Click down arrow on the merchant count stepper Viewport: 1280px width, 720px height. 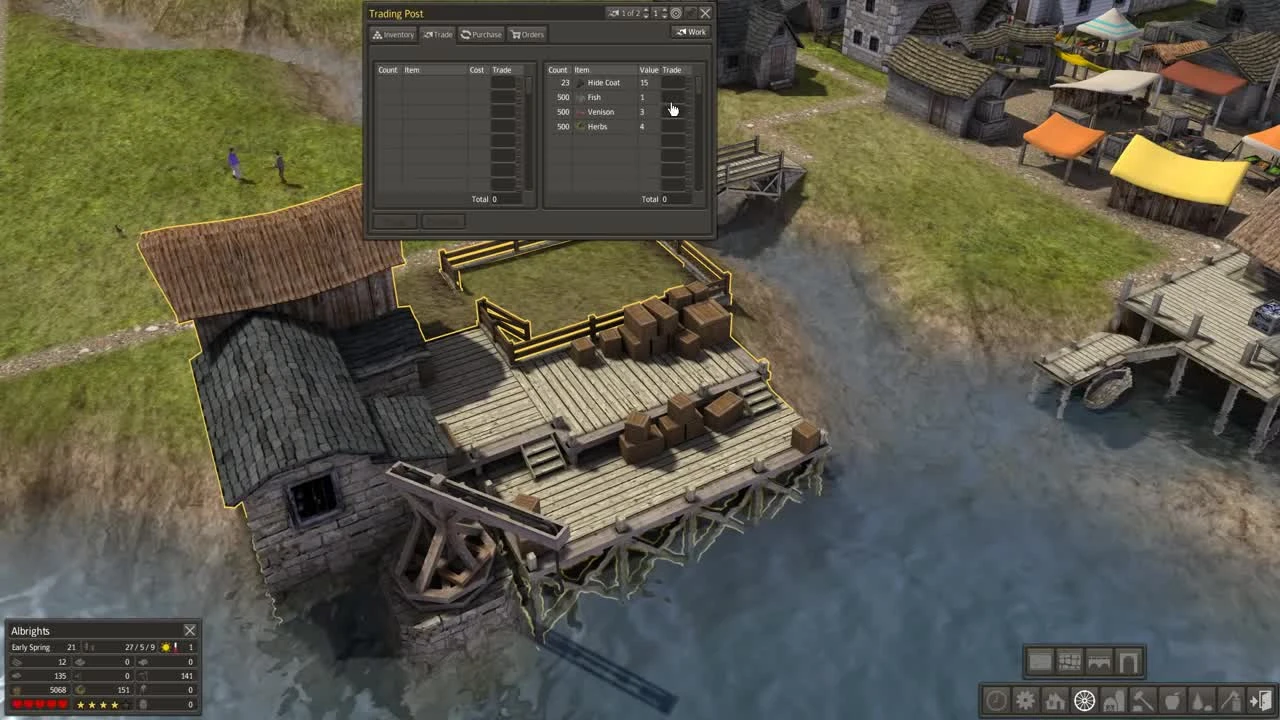click(x=665, y=17)
